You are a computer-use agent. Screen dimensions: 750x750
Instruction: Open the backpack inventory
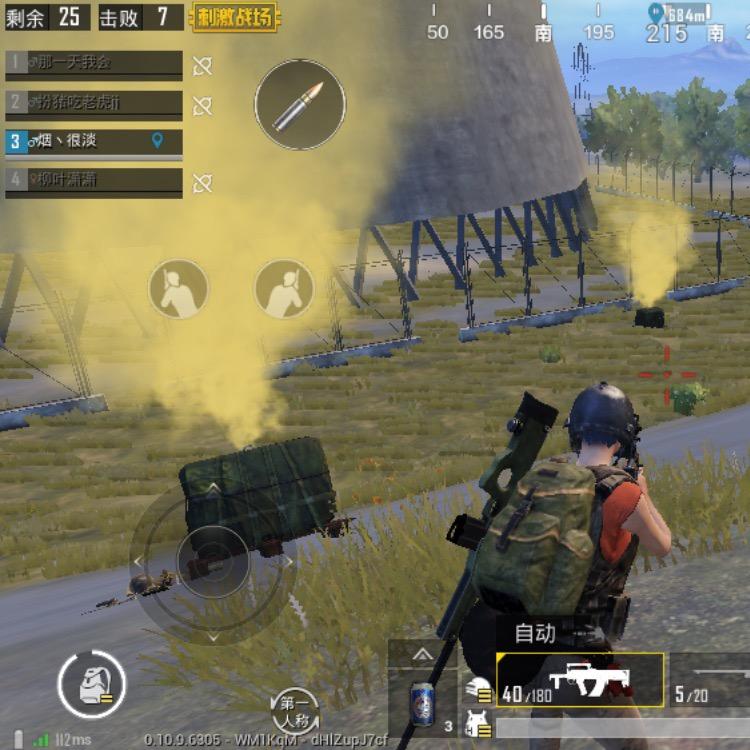coord(91,685)
